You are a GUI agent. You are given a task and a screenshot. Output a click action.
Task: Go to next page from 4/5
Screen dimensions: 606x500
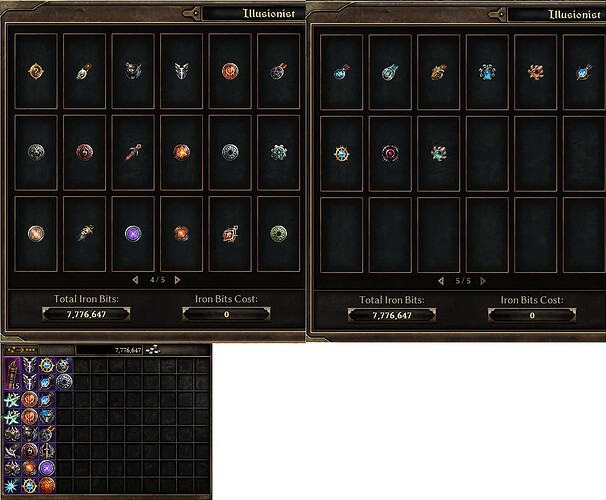177,279
